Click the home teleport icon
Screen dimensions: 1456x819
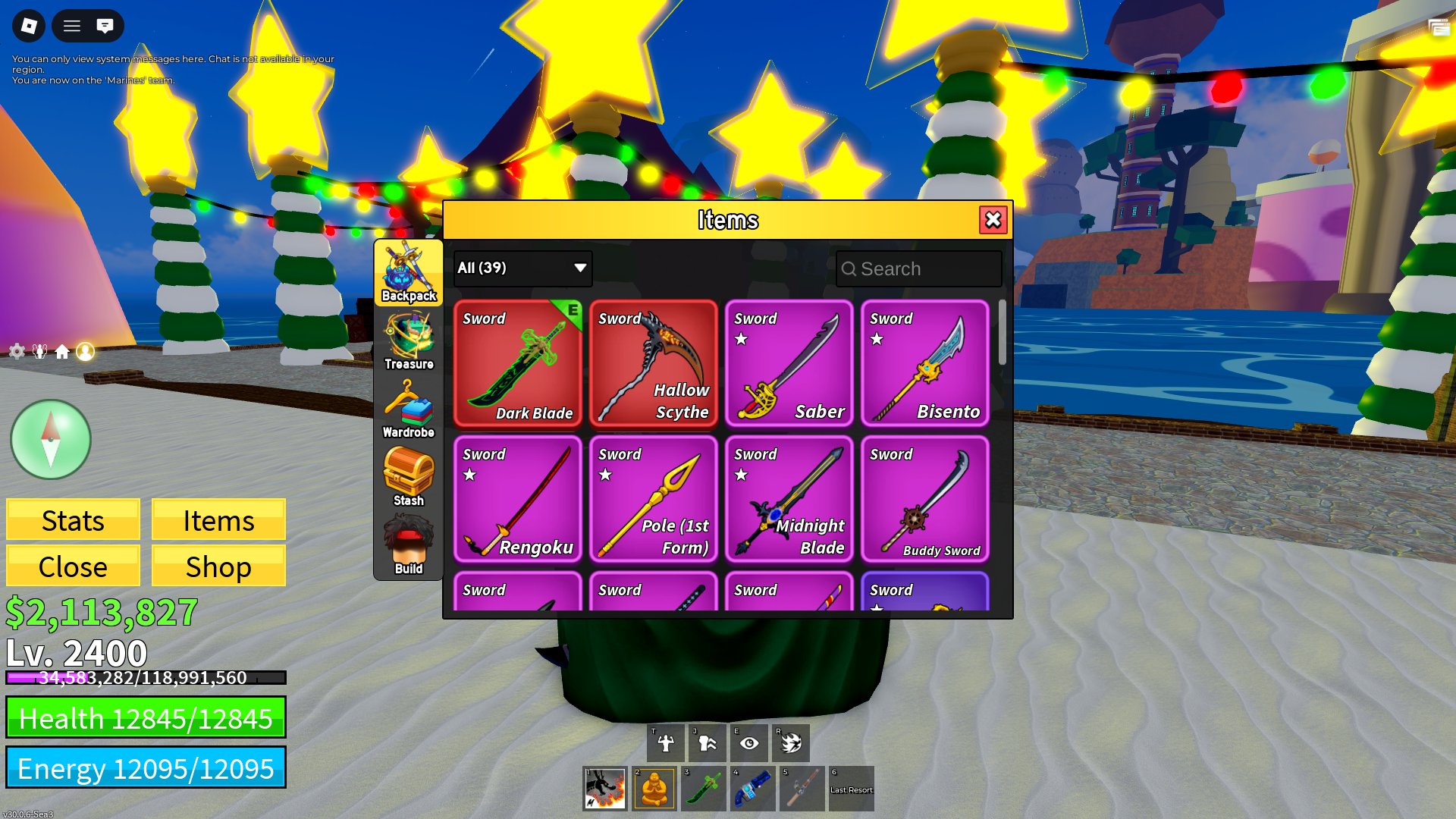pos(63,351)
